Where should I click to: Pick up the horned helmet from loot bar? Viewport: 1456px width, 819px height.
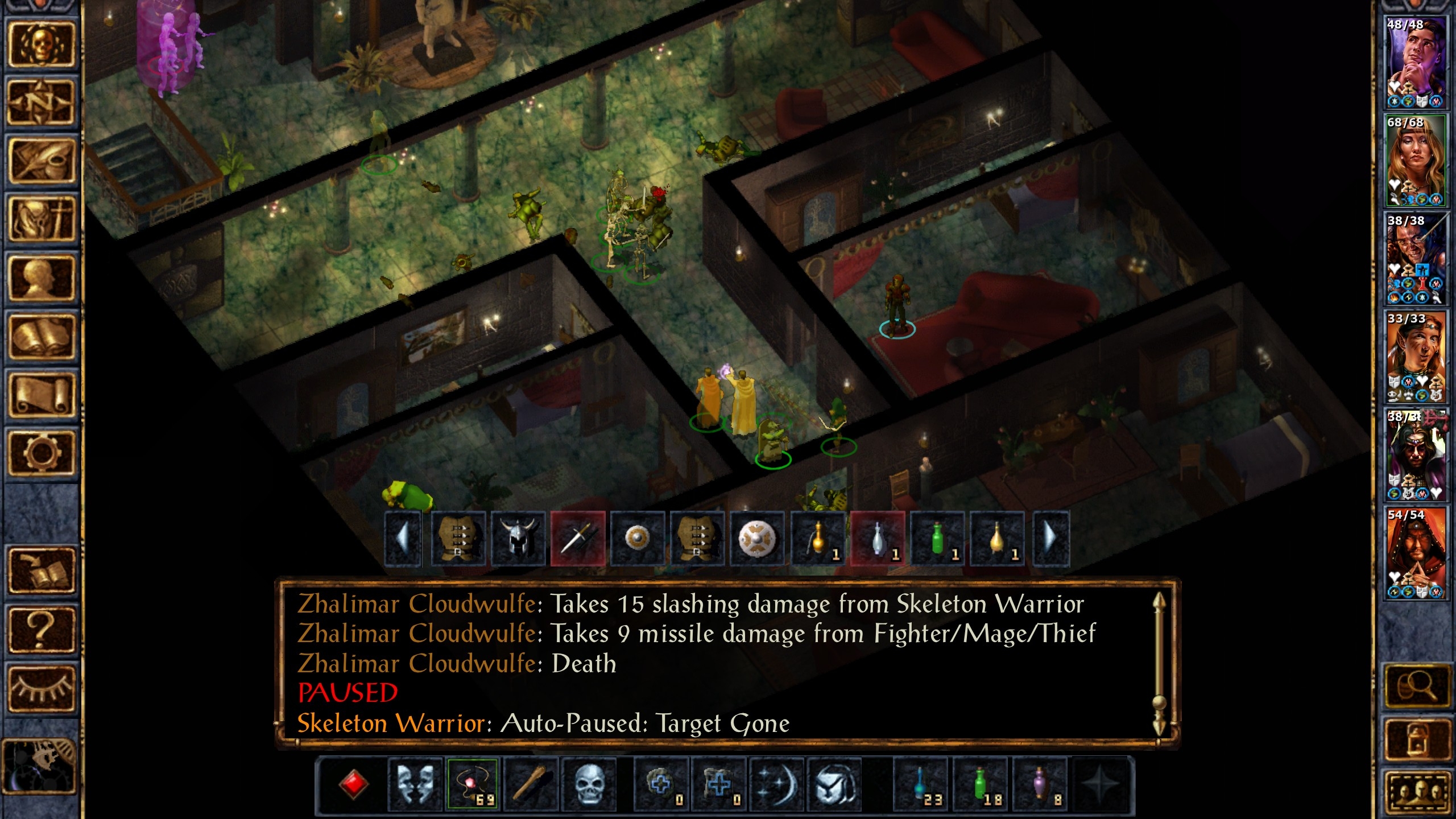[518, 538]
